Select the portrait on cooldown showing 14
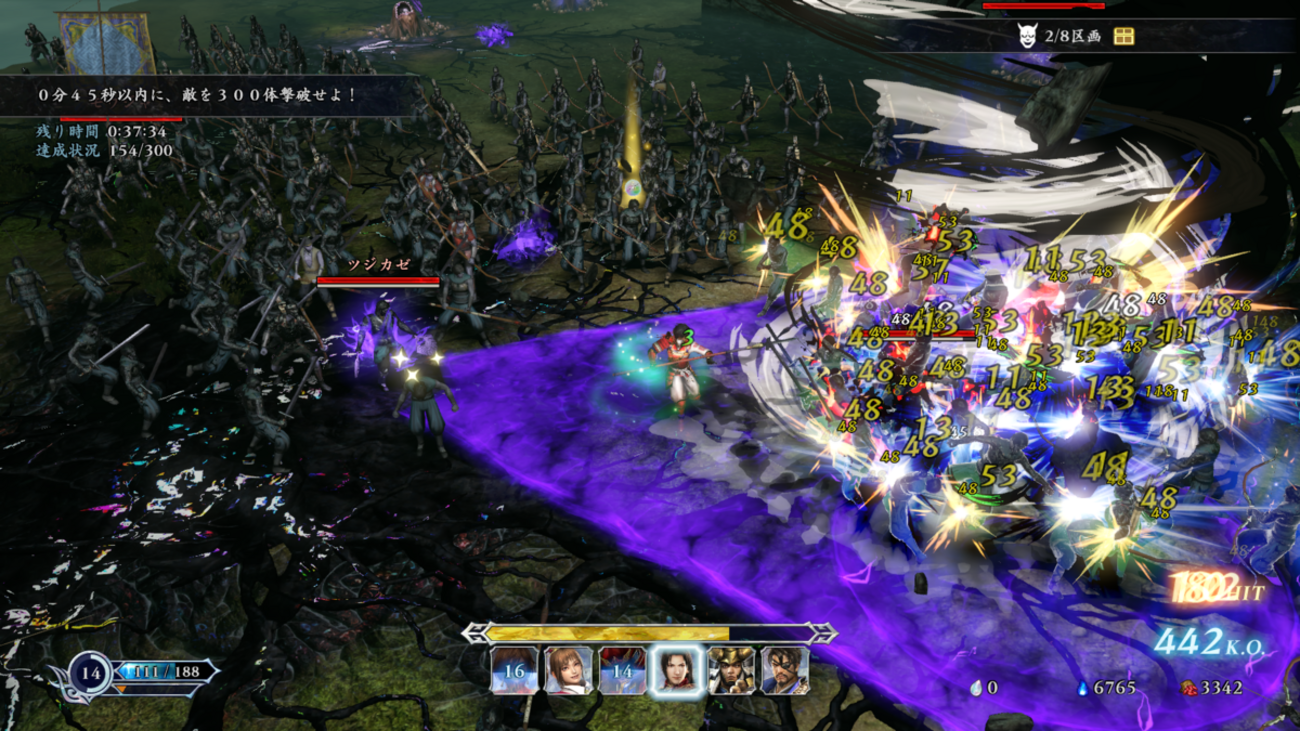 pos(621,670)
